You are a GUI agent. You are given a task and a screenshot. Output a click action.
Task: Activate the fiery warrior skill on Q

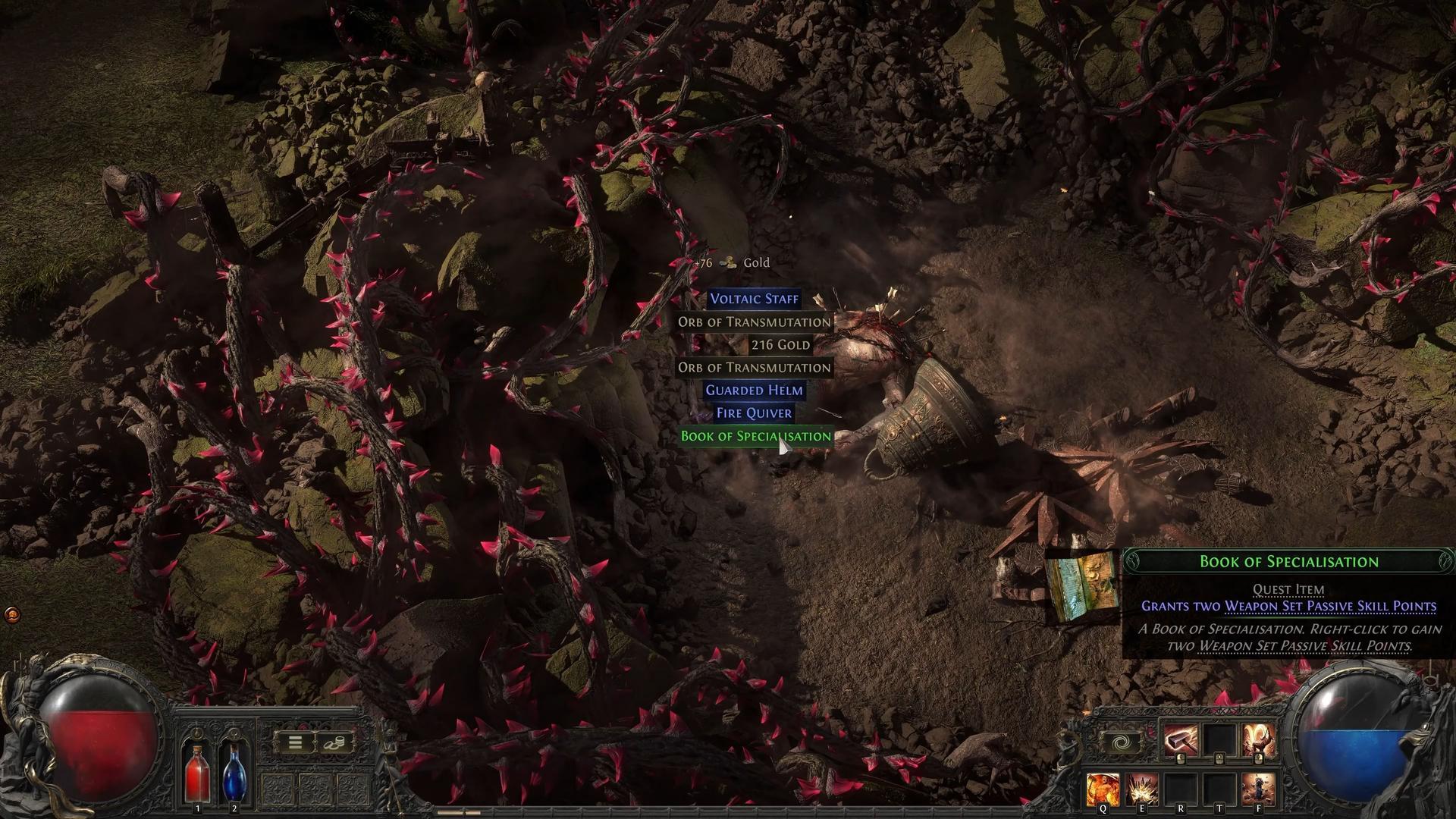coord(1103,789)
